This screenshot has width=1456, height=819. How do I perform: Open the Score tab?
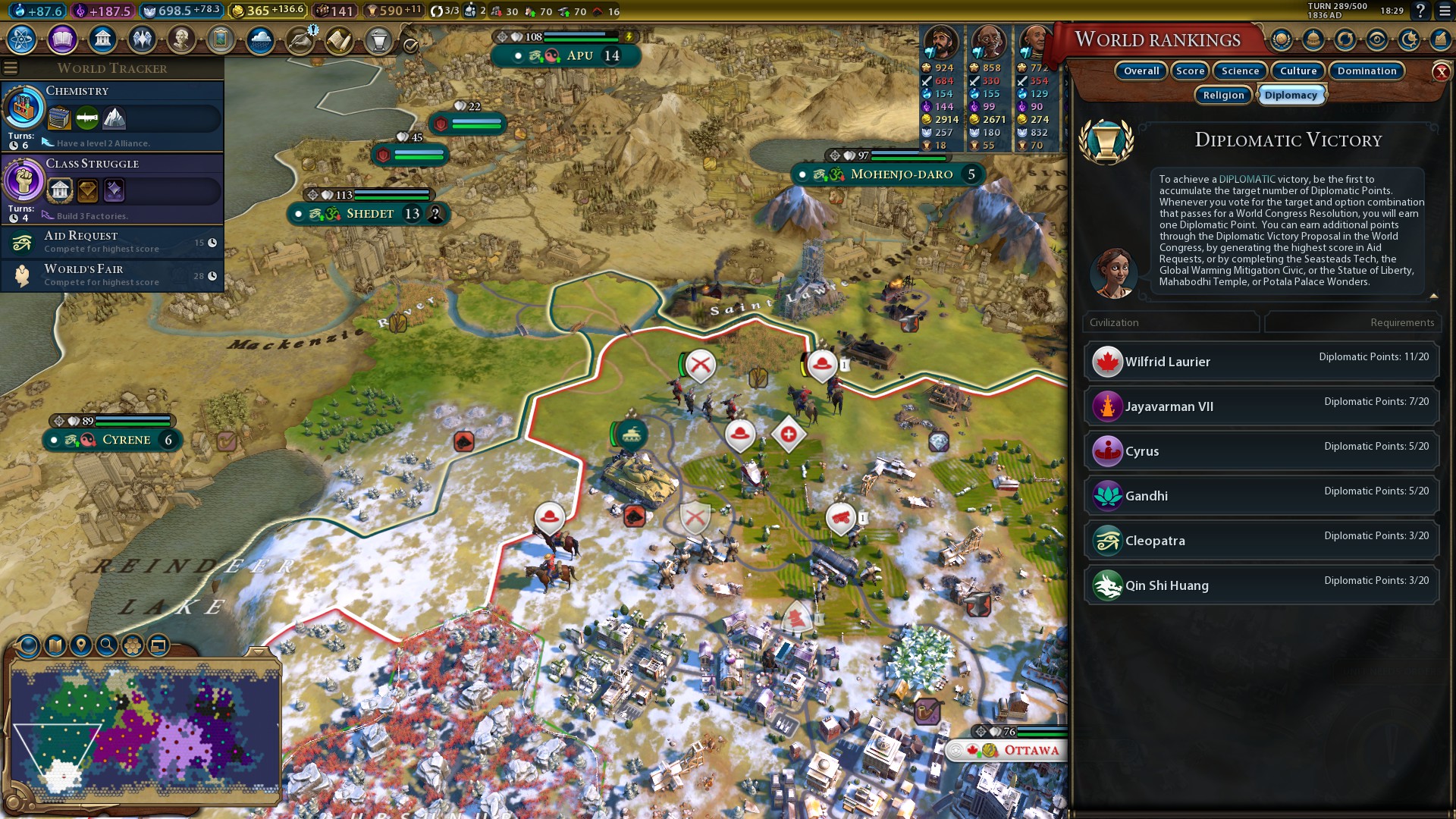point(1190,71)
